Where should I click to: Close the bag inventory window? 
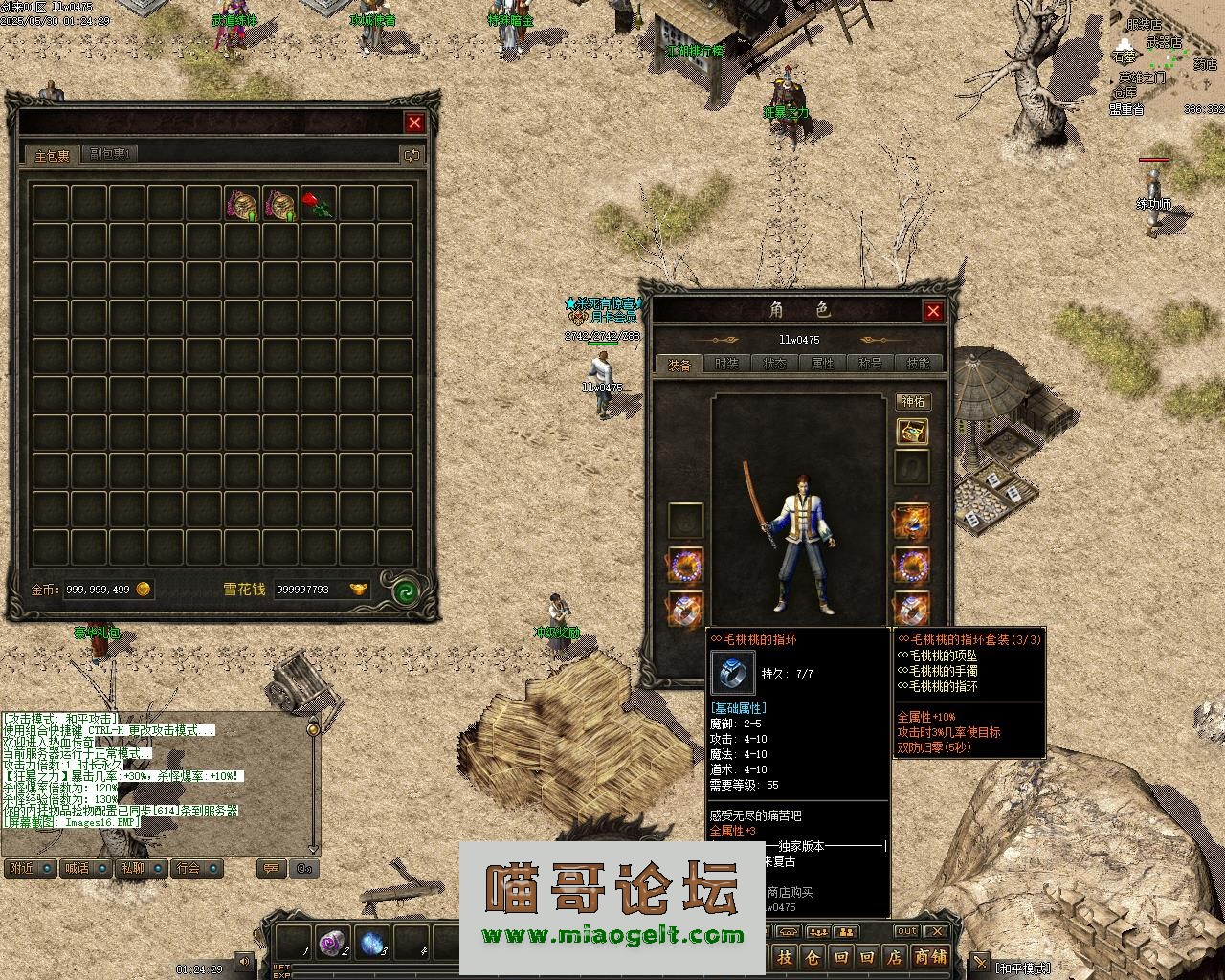point(414,122)
